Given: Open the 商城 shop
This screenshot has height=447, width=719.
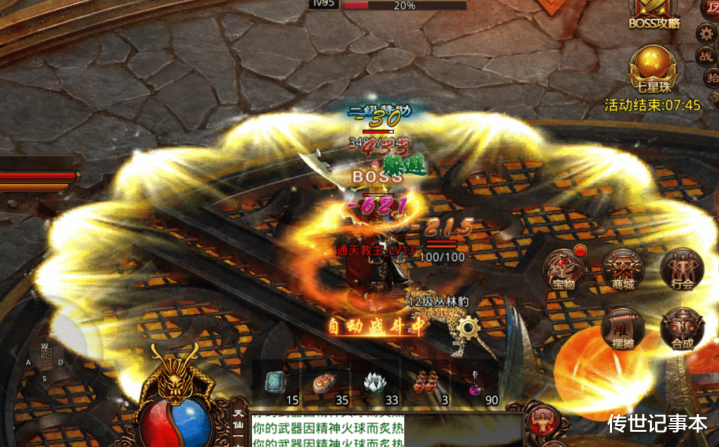Looking at the screenshot, I should (x=622, y=269).
